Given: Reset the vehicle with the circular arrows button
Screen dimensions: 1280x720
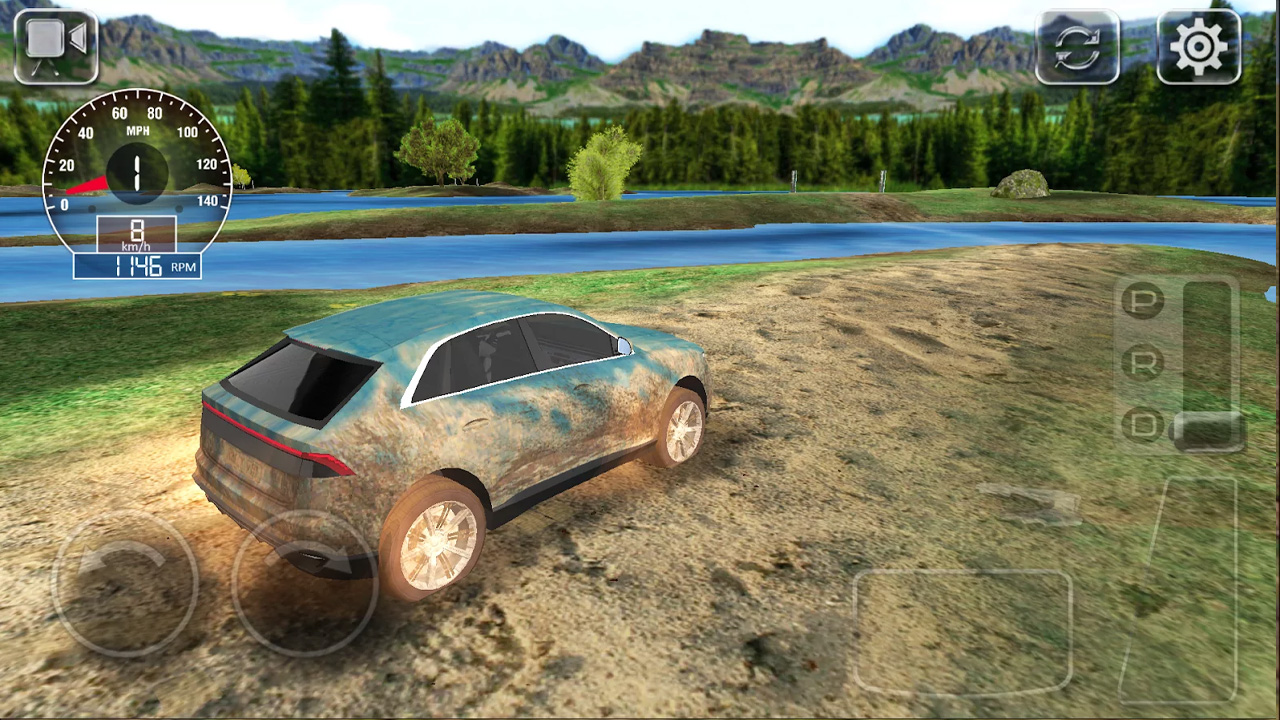Looking at the screenshot, I should (1077, 46).
